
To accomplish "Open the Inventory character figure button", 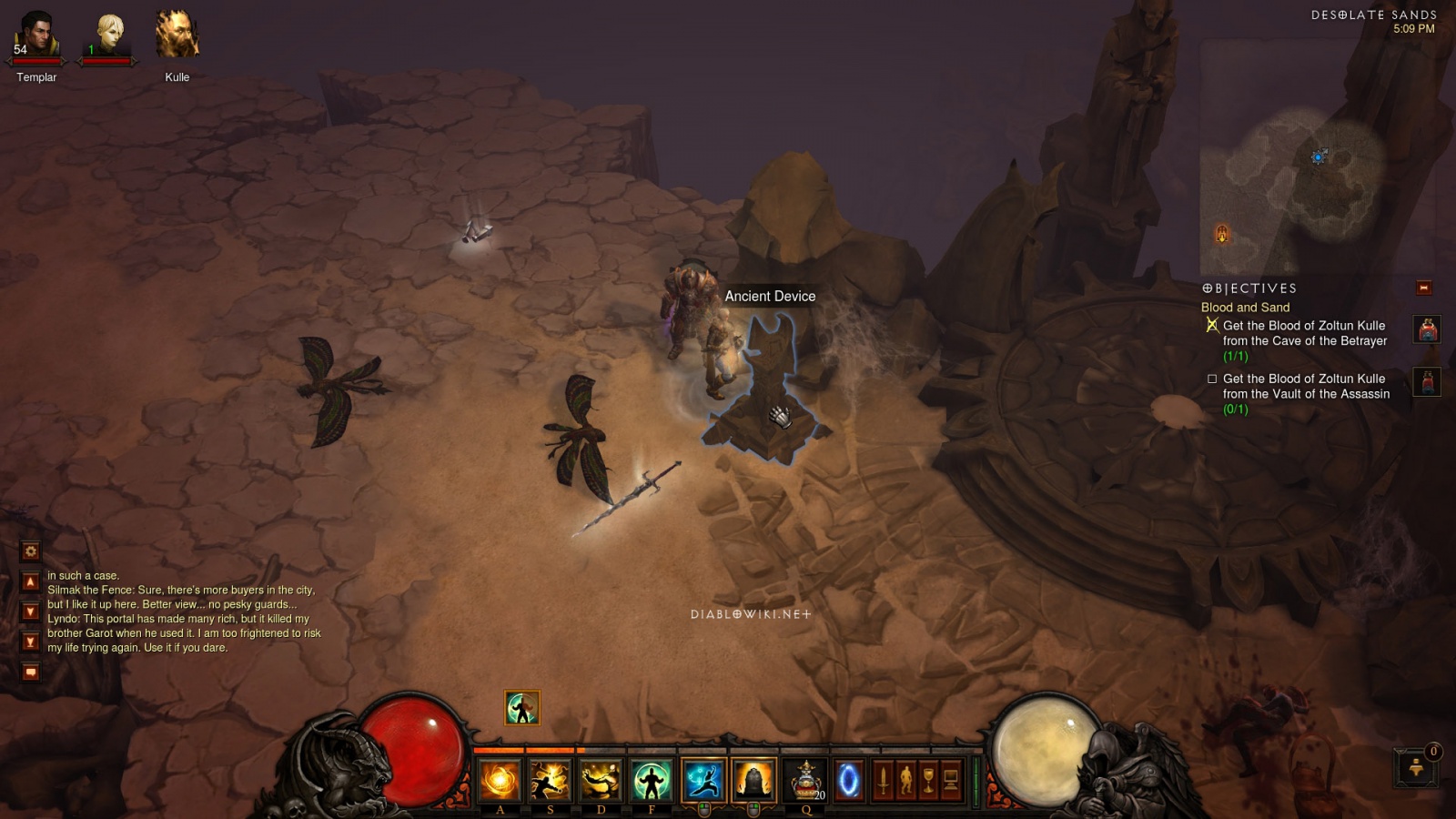I will [x=905, y=781].
